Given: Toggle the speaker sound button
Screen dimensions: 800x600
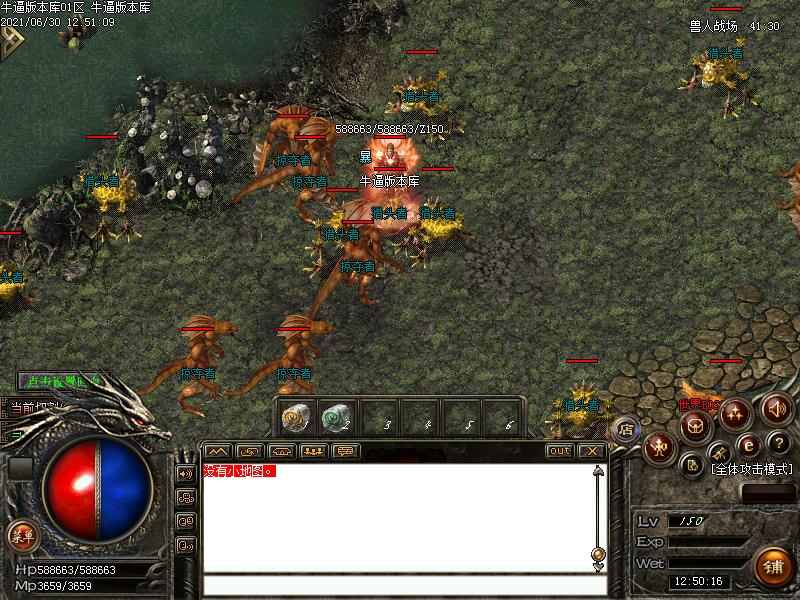Looking at the screenshot, I should (x=777, y=408).
